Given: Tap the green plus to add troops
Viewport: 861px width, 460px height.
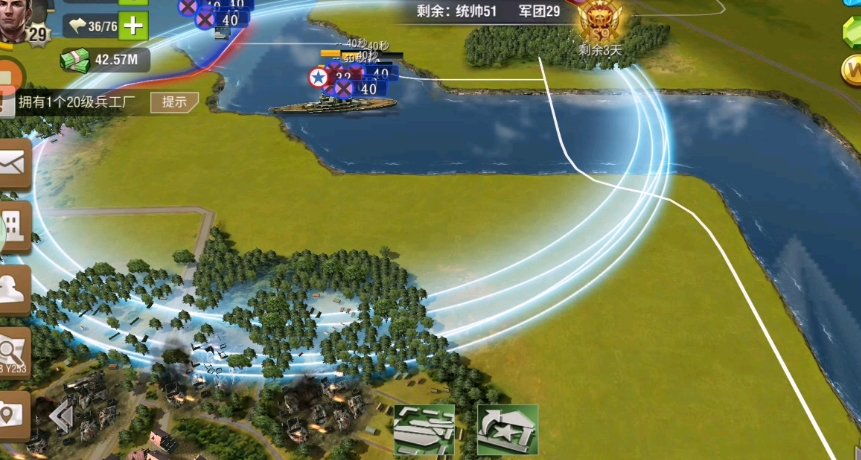Looking at the screenshot, I should click(132, 25).
